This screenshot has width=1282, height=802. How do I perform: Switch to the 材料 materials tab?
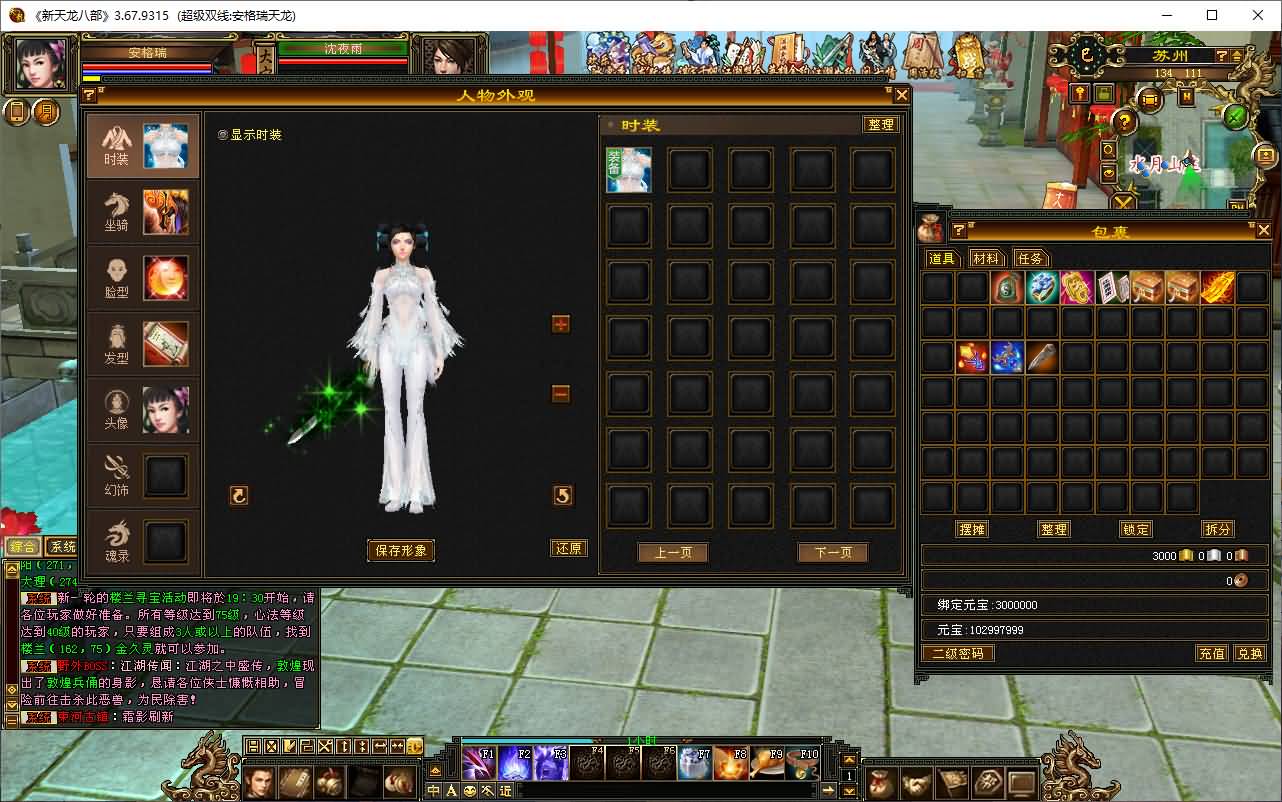986,257
